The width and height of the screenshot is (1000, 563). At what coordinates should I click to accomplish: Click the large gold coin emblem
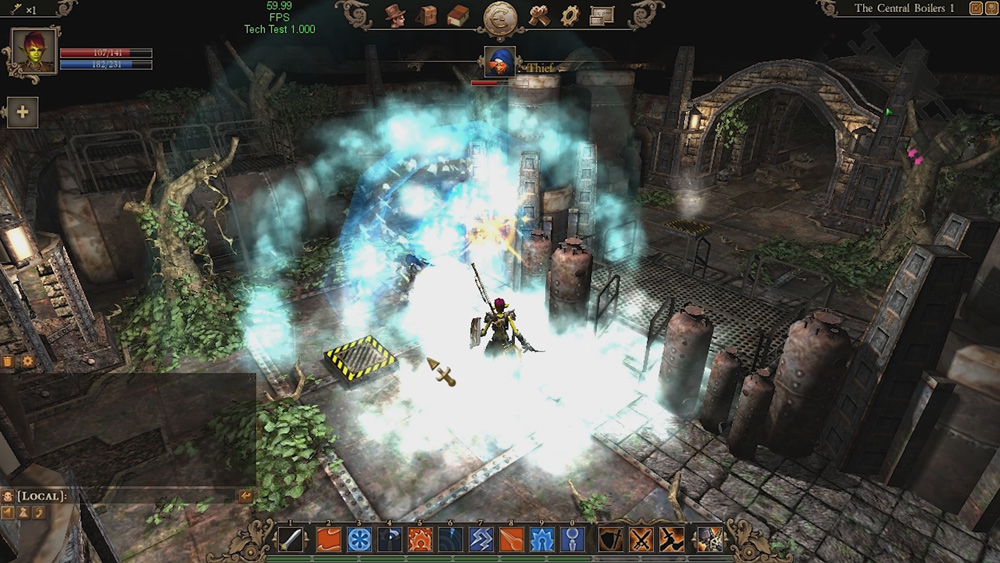(x=499, y=18)
